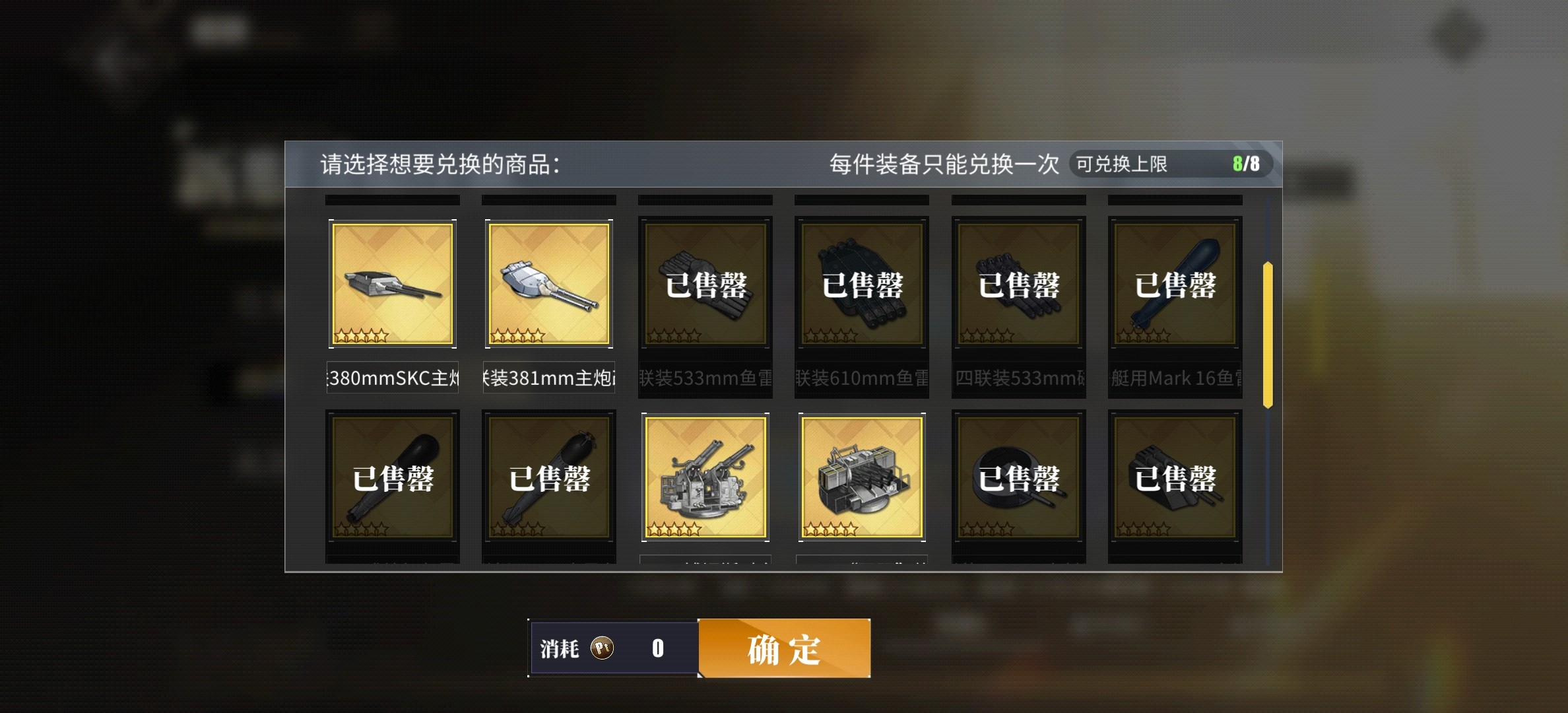
Task: Select the anti-air gun icon in second row
Action: coord(705,477)
